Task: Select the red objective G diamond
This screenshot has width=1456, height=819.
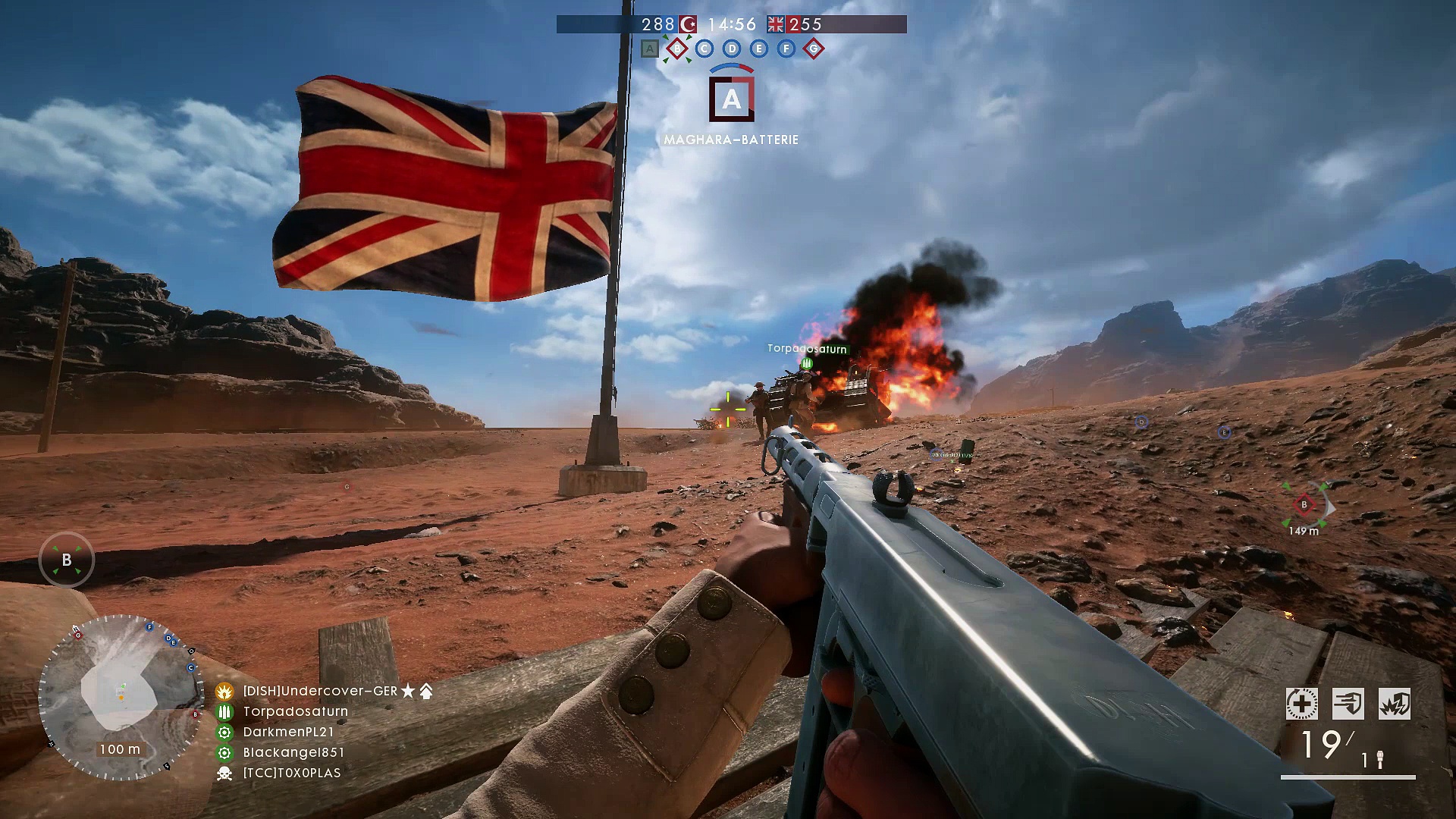Action: (x=814, y=49)
